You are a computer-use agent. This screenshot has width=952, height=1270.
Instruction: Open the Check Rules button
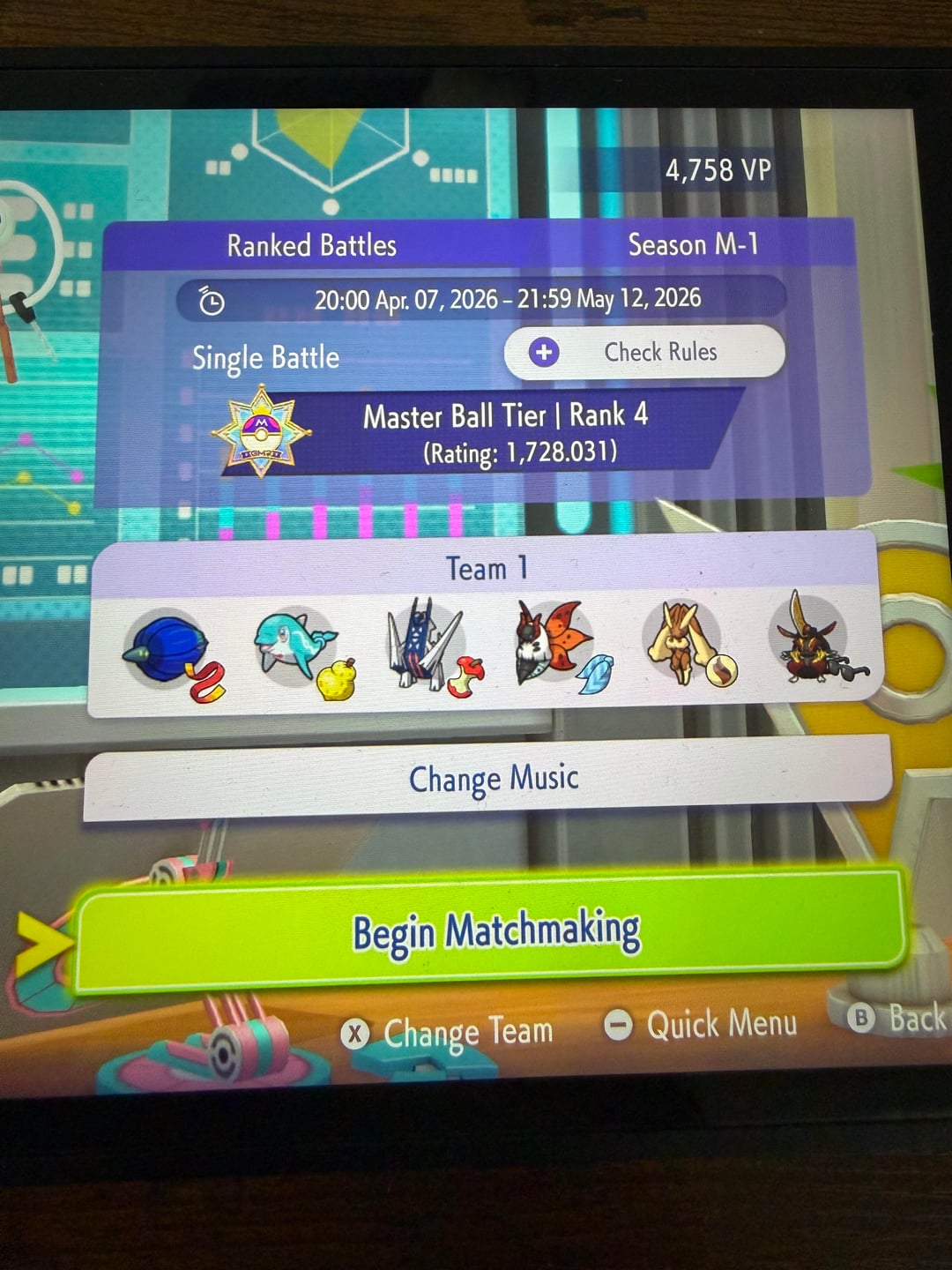point(644,353)
